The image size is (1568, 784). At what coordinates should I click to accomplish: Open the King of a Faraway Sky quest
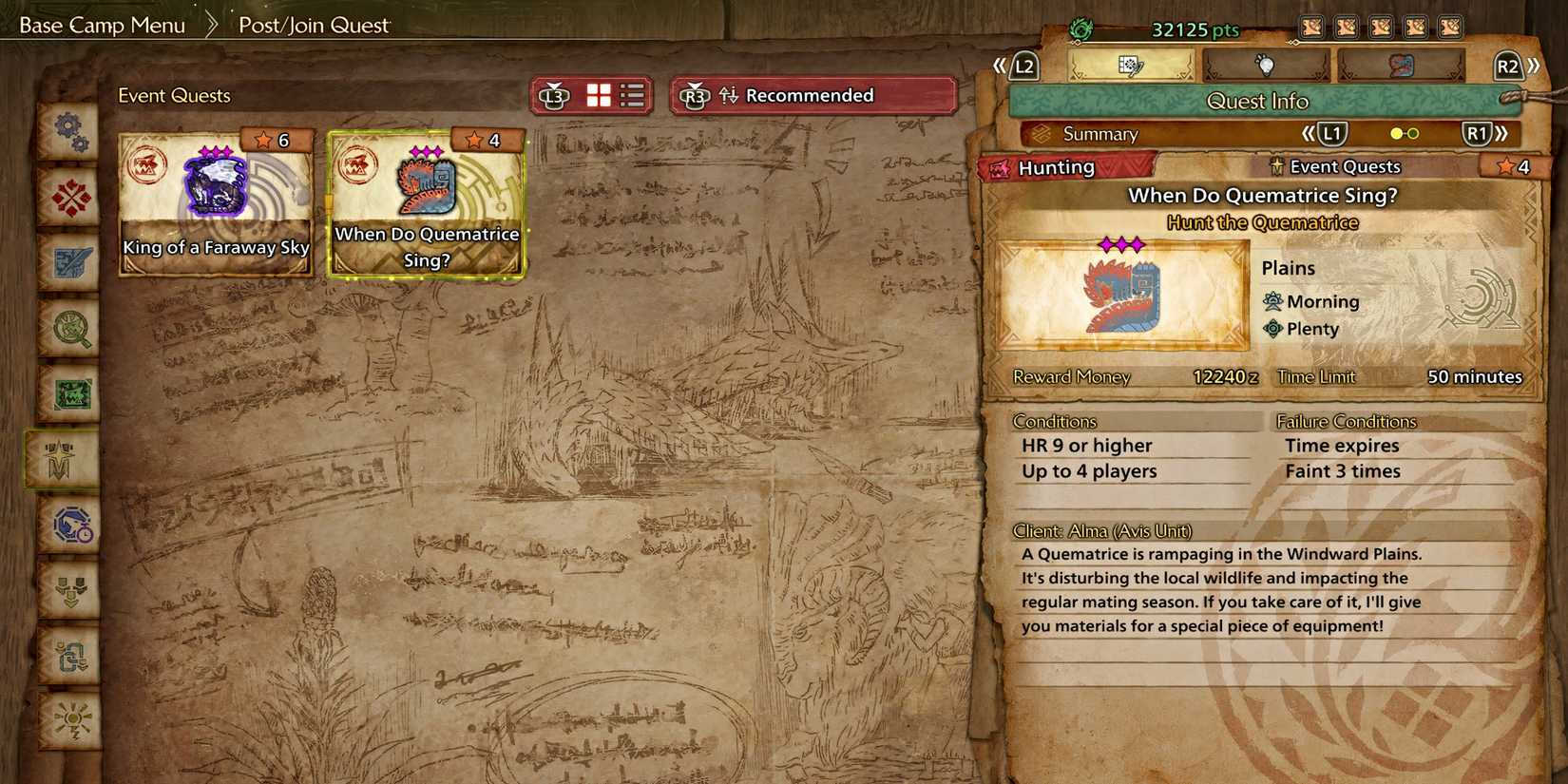[x=215, y=200]
